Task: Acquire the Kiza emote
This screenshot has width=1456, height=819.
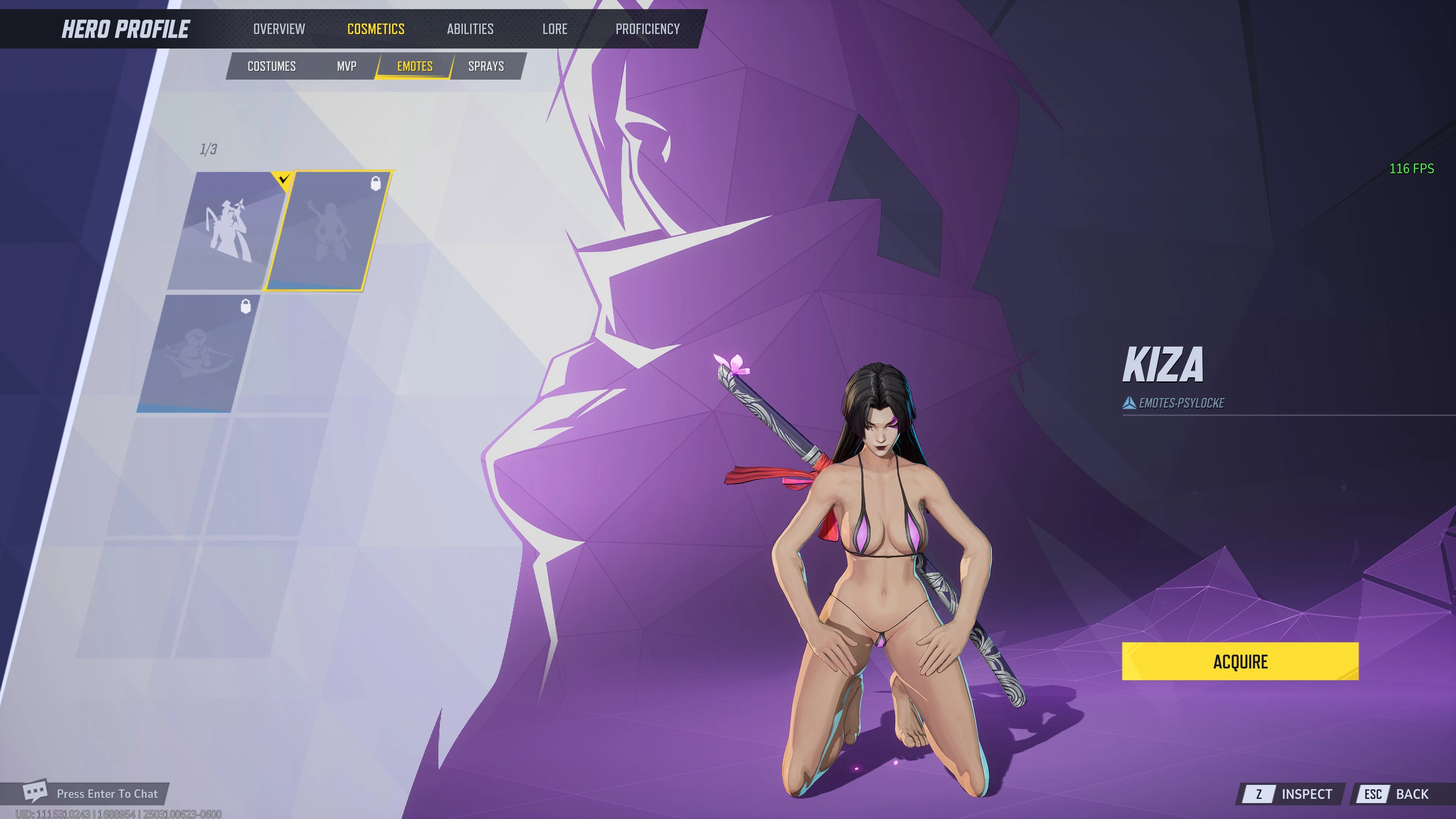Action: (1239, 661)
